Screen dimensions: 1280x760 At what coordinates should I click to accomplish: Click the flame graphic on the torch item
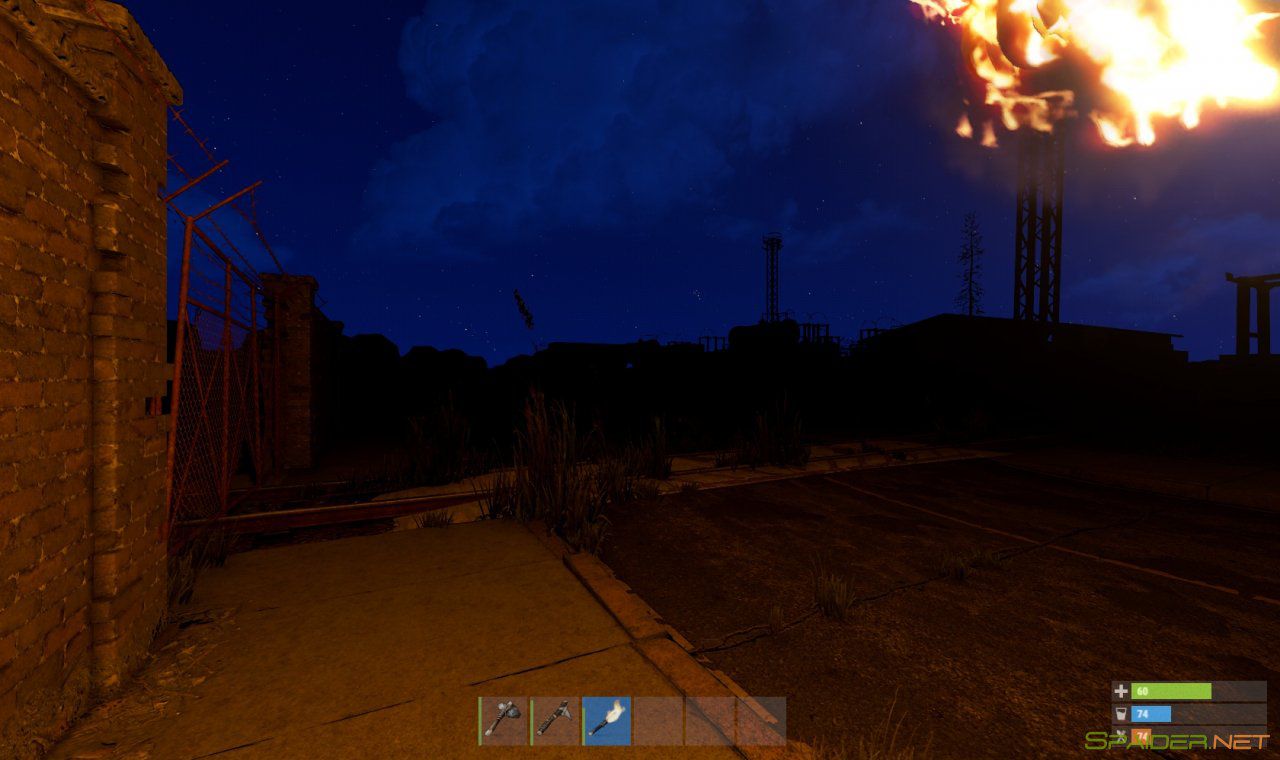tap(615, 708)
